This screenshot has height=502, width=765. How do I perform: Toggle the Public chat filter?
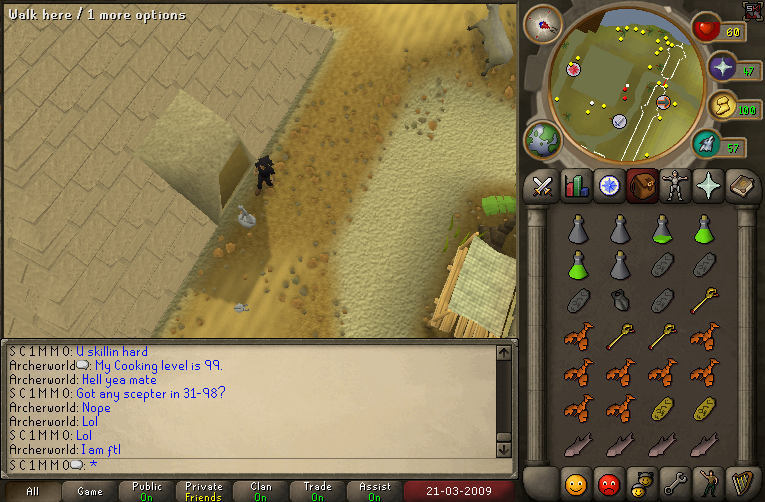147,491
